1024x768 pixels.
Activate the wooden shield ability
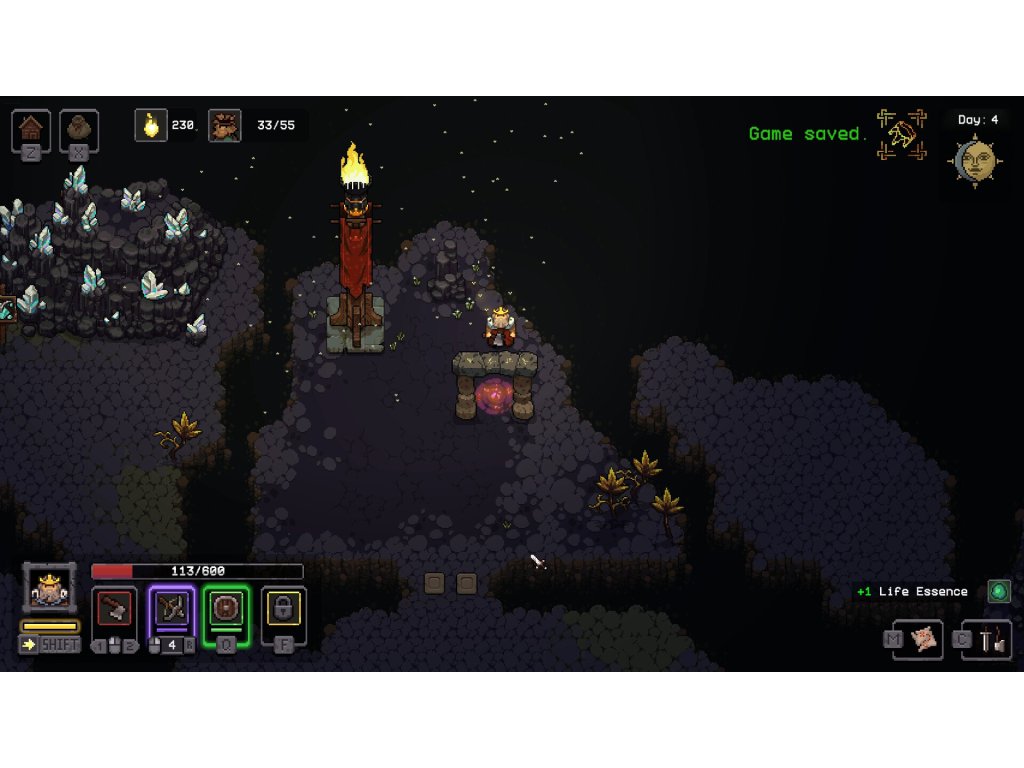(227, 609)
